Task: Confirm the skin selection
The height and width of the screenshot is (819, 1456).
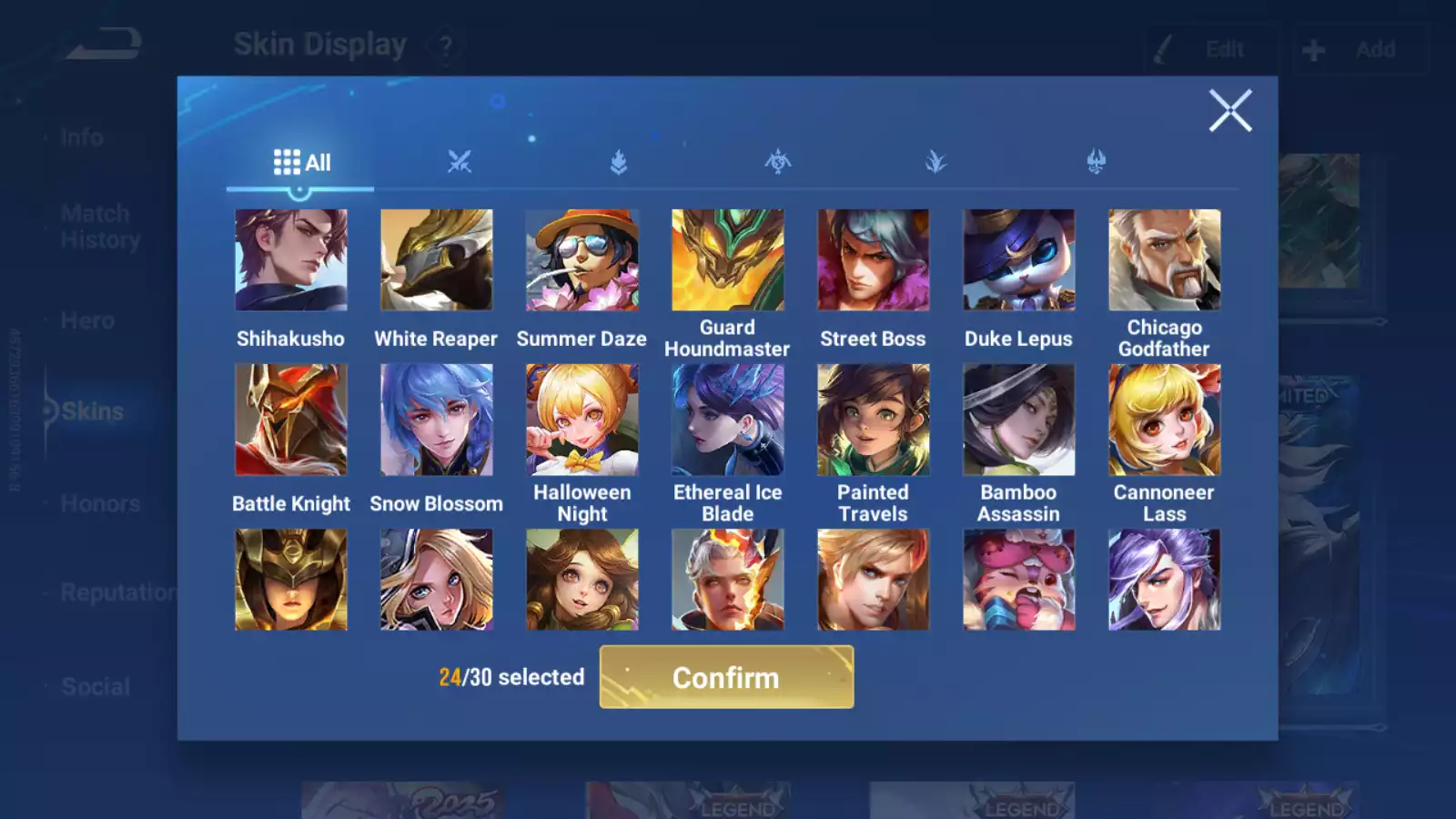Action: [726, 677]
